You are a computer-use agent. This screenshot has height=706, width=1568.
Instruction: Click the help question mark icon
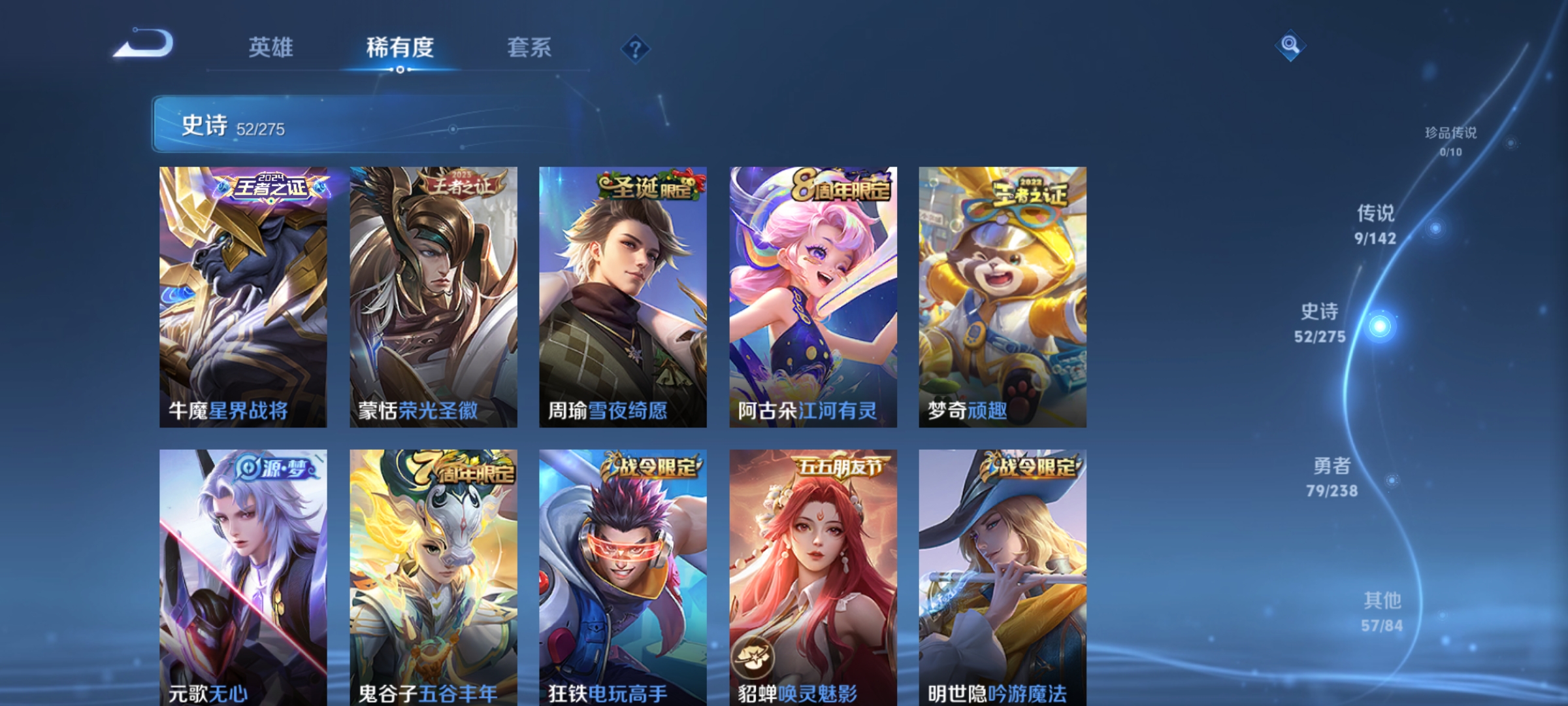pos(636,49)
